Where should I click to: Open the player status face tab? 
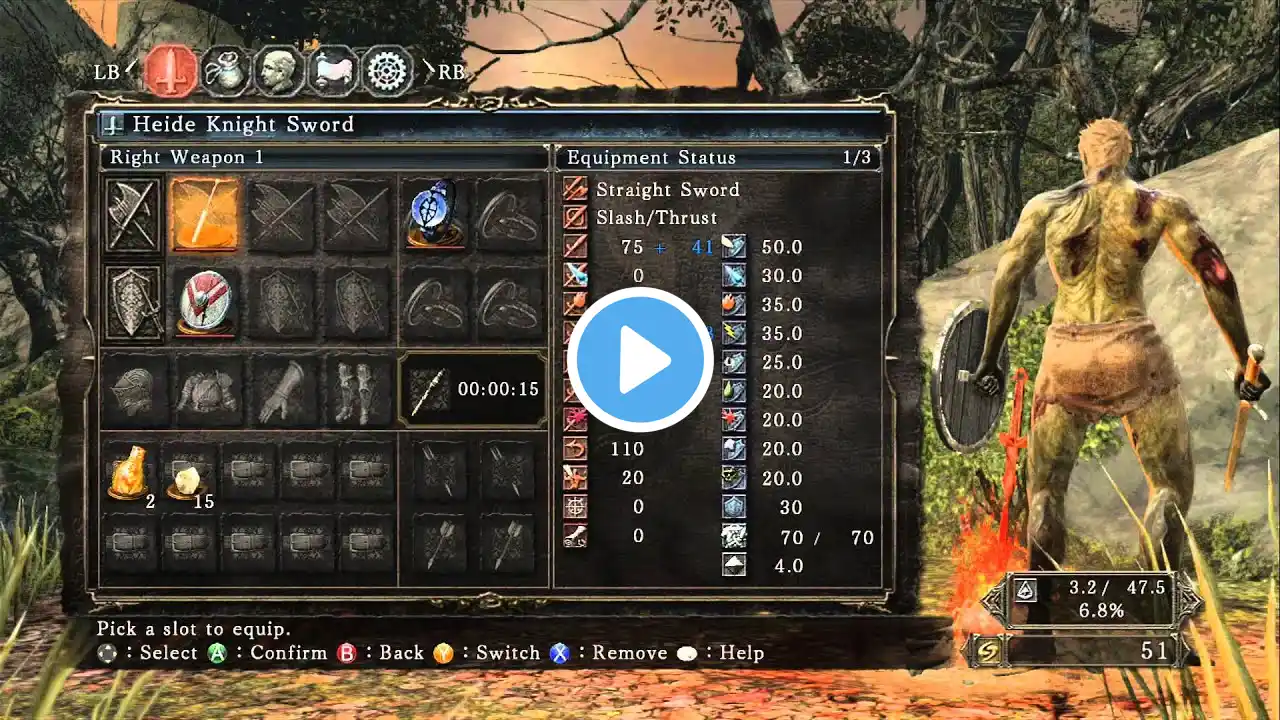pyautogui.click(x=279, y=71)
